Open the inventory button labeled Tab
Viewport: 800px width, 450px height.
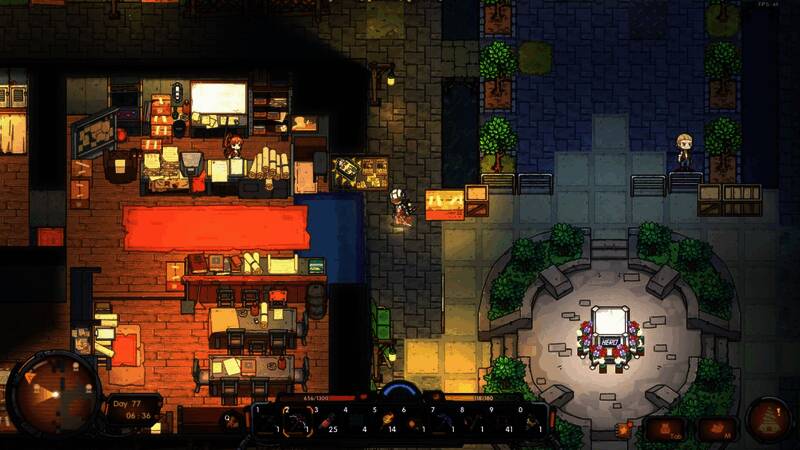pos(665,429)
